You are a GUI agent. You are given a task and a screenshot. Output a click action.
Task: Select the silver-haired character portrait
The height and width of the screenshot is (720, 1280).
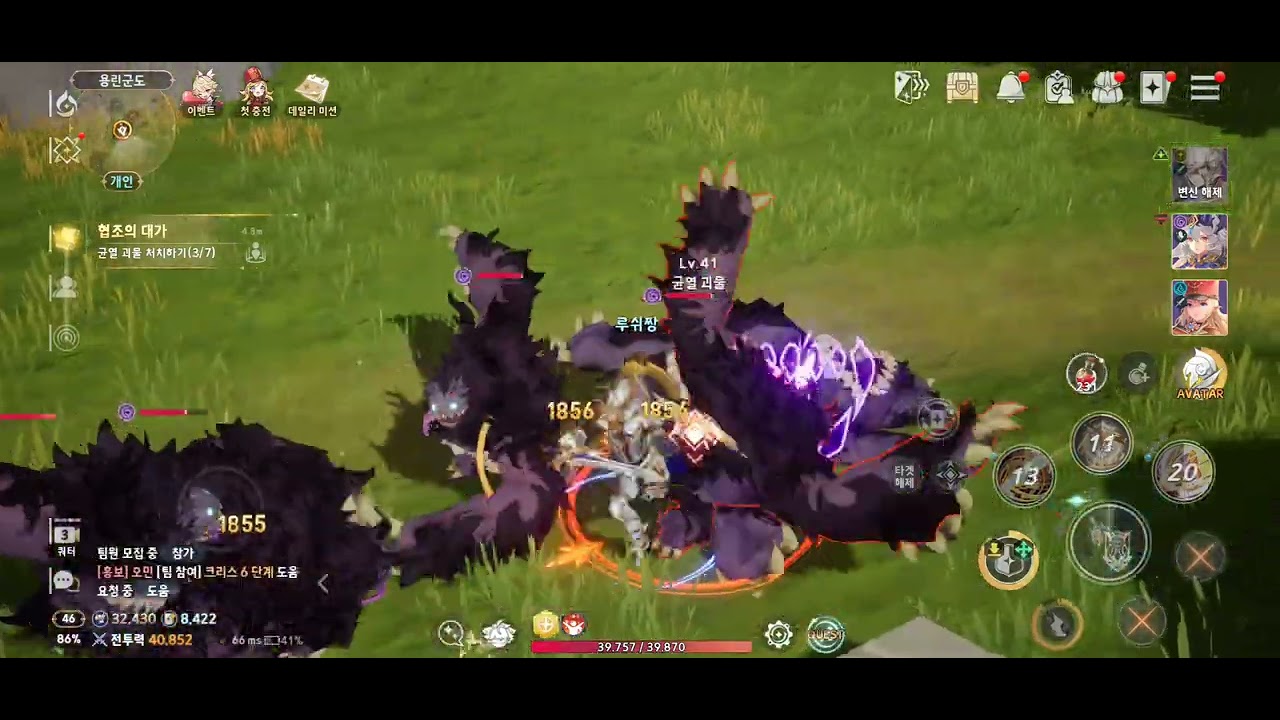click(x=1199, y=241)
